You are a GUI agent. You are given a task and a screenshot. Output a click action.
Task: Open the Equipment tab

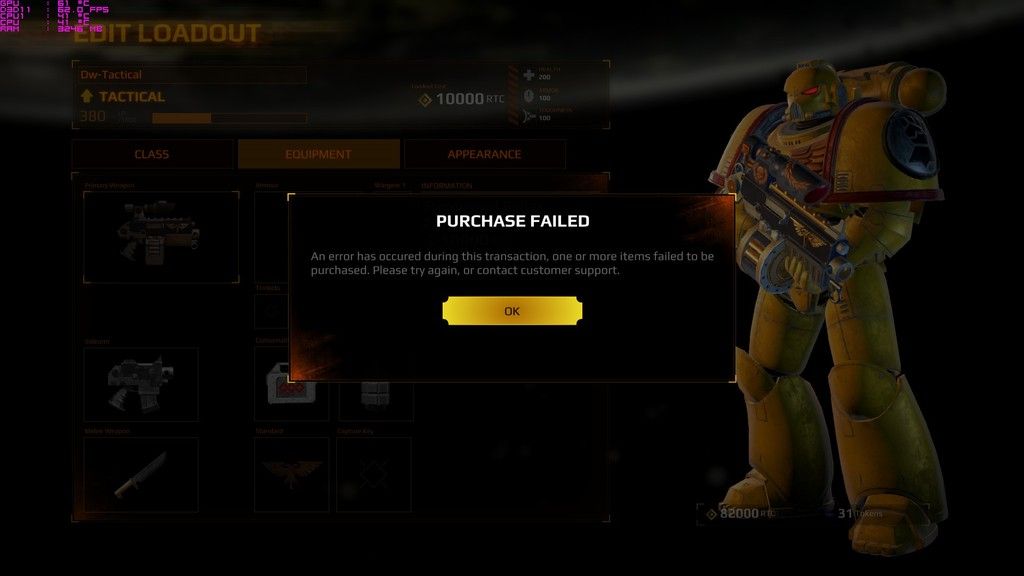pos(318,154)
